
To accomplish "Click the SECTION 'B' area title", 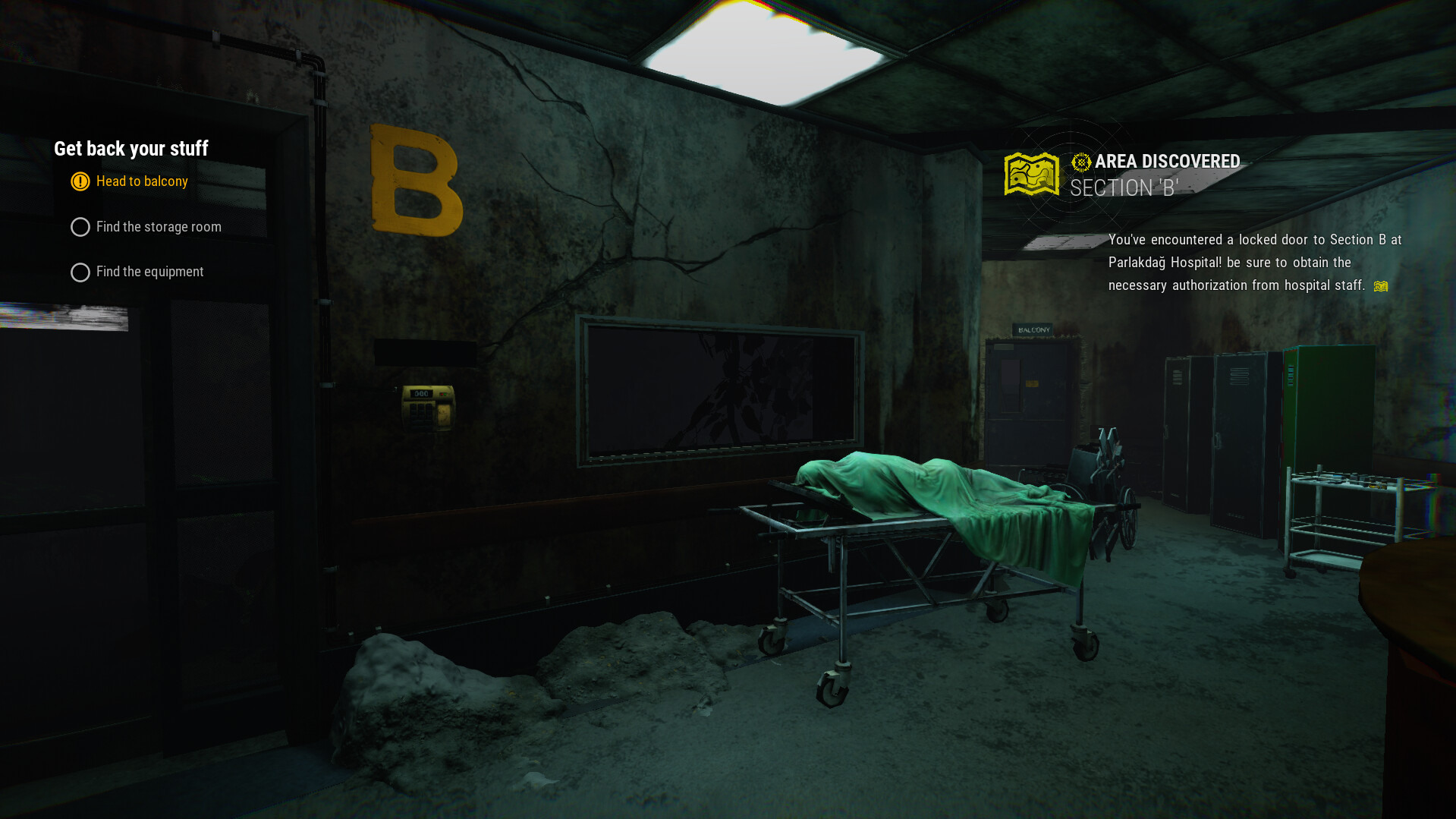I will (1124, 187).
